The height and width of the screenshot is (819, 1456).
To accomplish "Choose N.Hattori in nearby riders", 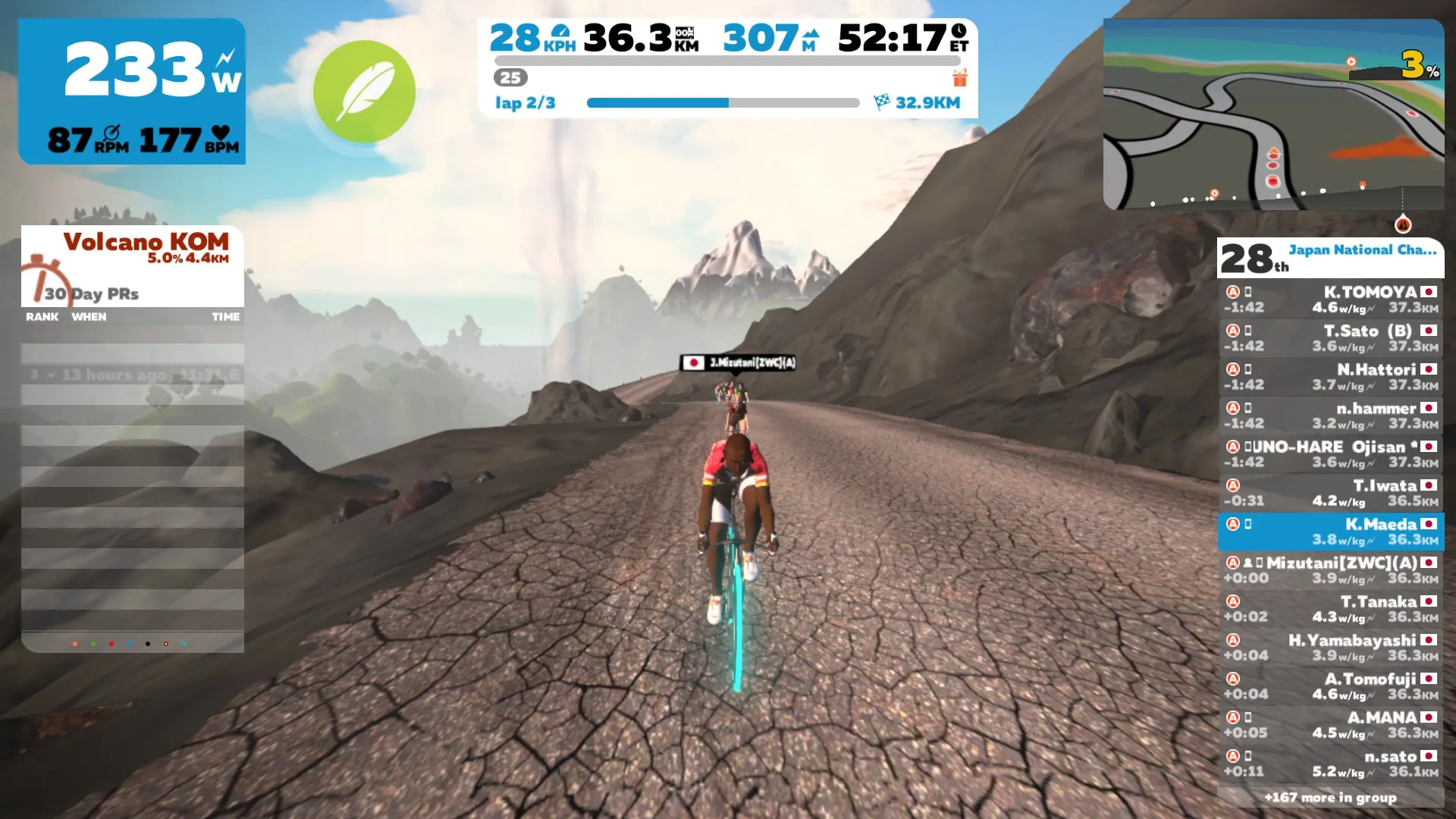I will (1331, 377).
